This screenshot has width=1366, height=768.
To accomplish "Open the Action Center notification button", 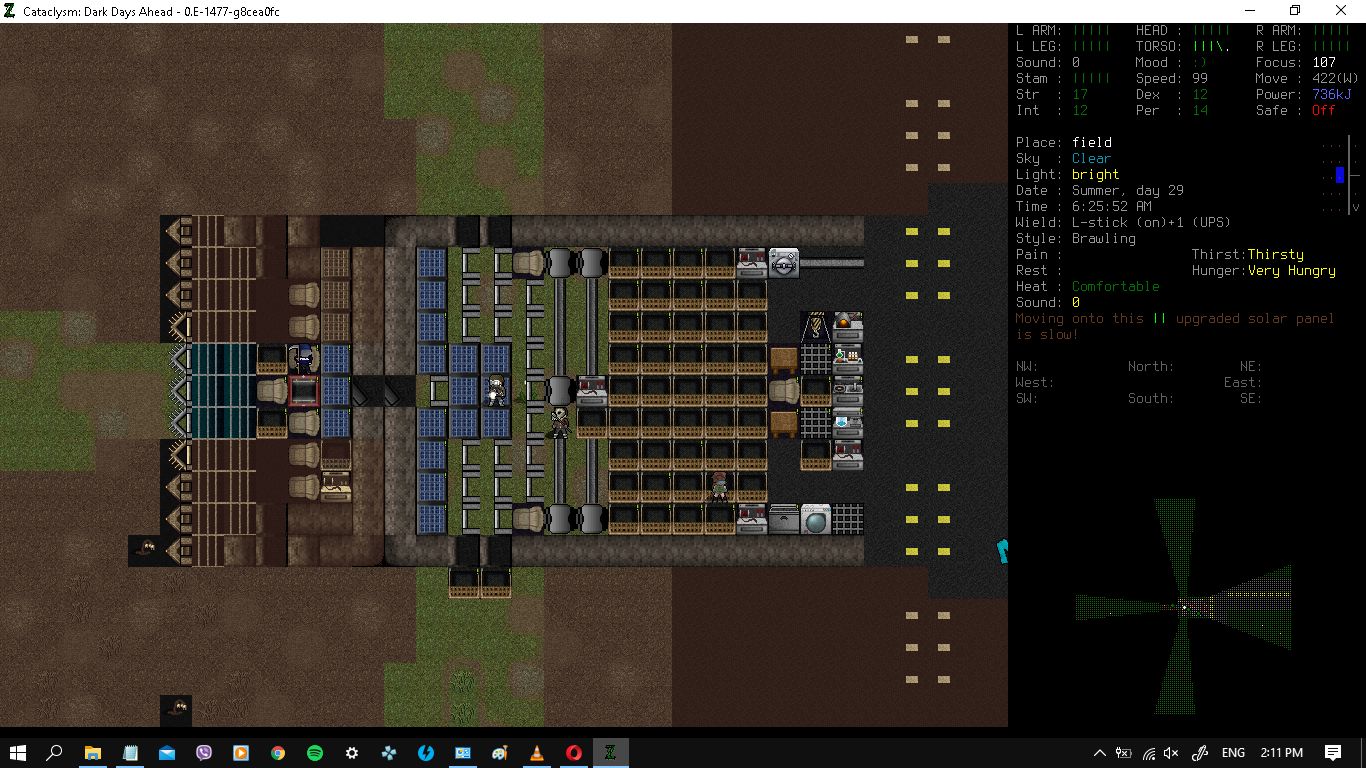I will point(1335,753).
